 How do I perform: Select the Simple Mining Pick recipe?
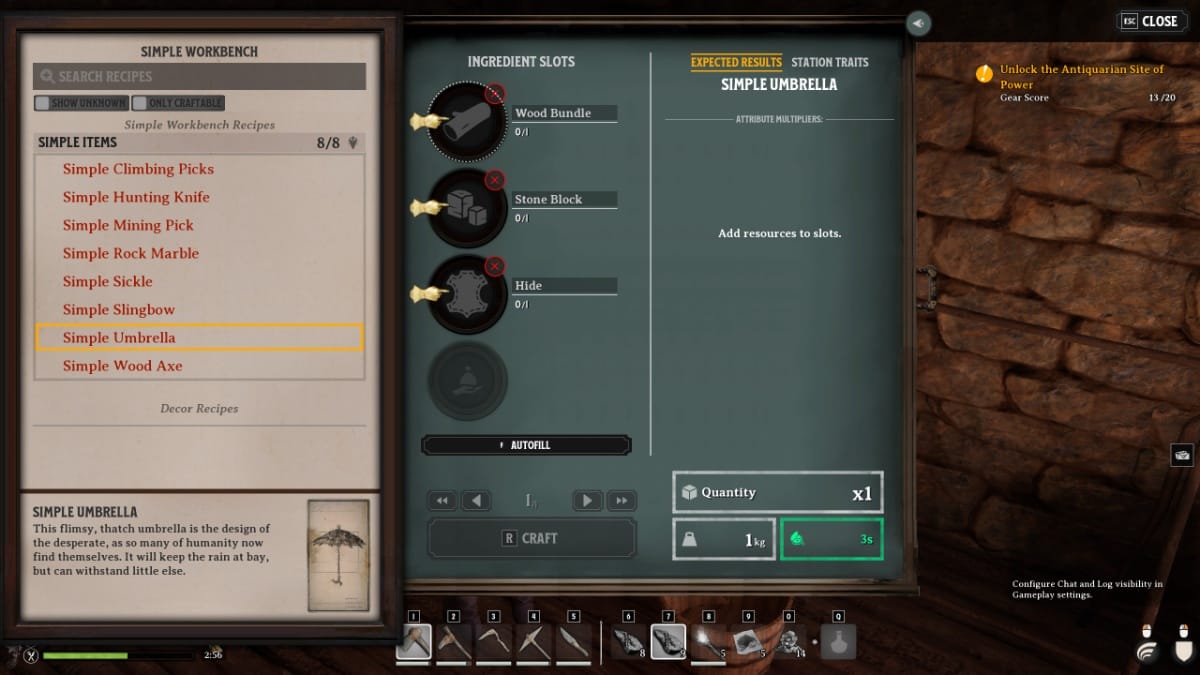point(128,225)
